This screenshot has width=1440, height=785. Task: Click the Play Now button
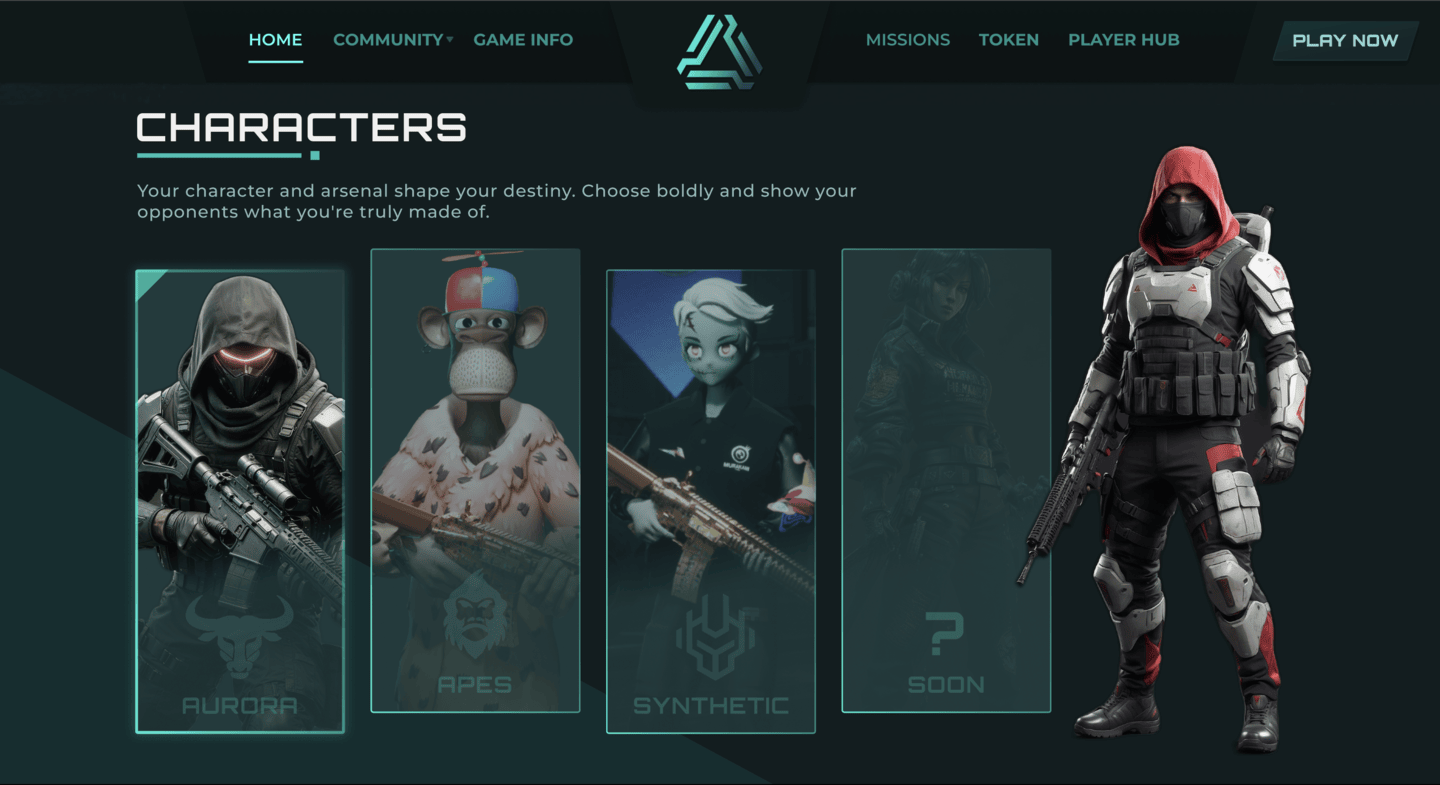tap(1345, 41)
